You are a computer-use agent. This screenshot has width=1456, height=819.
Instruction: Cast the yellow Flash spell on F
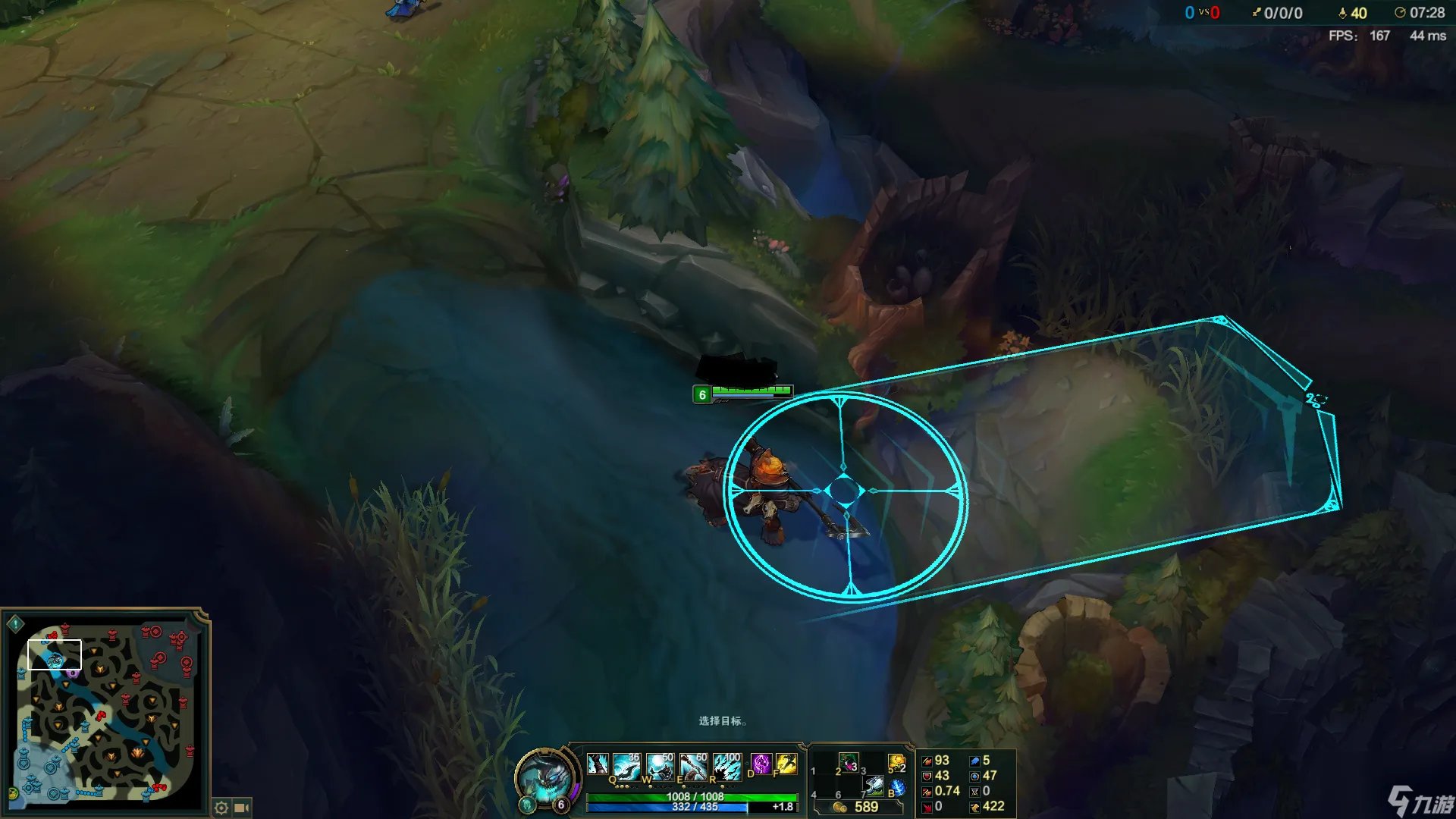pyautogui.click(x=786, y=764)
